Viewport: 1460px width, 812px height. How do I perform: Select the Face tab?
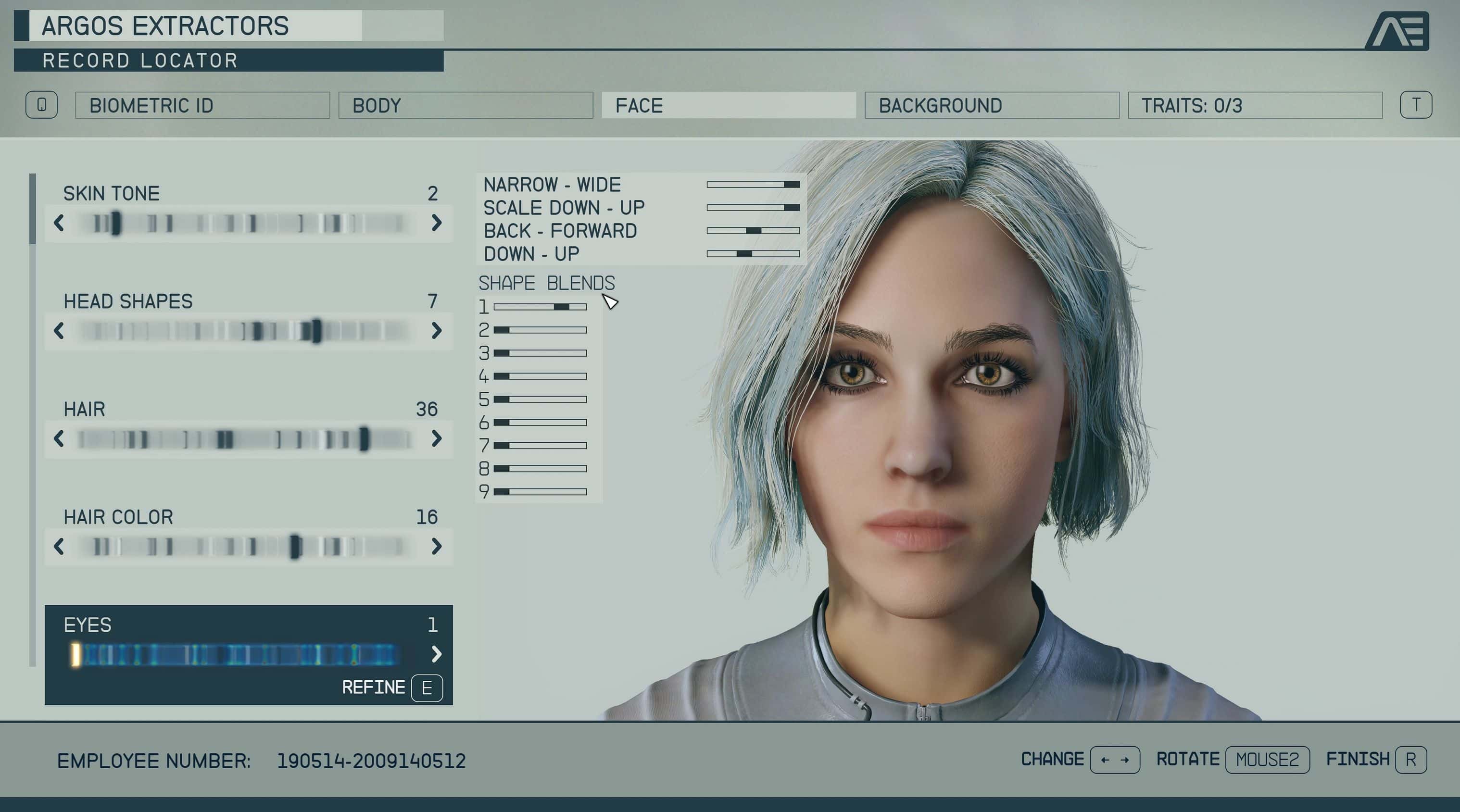[x=728, y=105]
